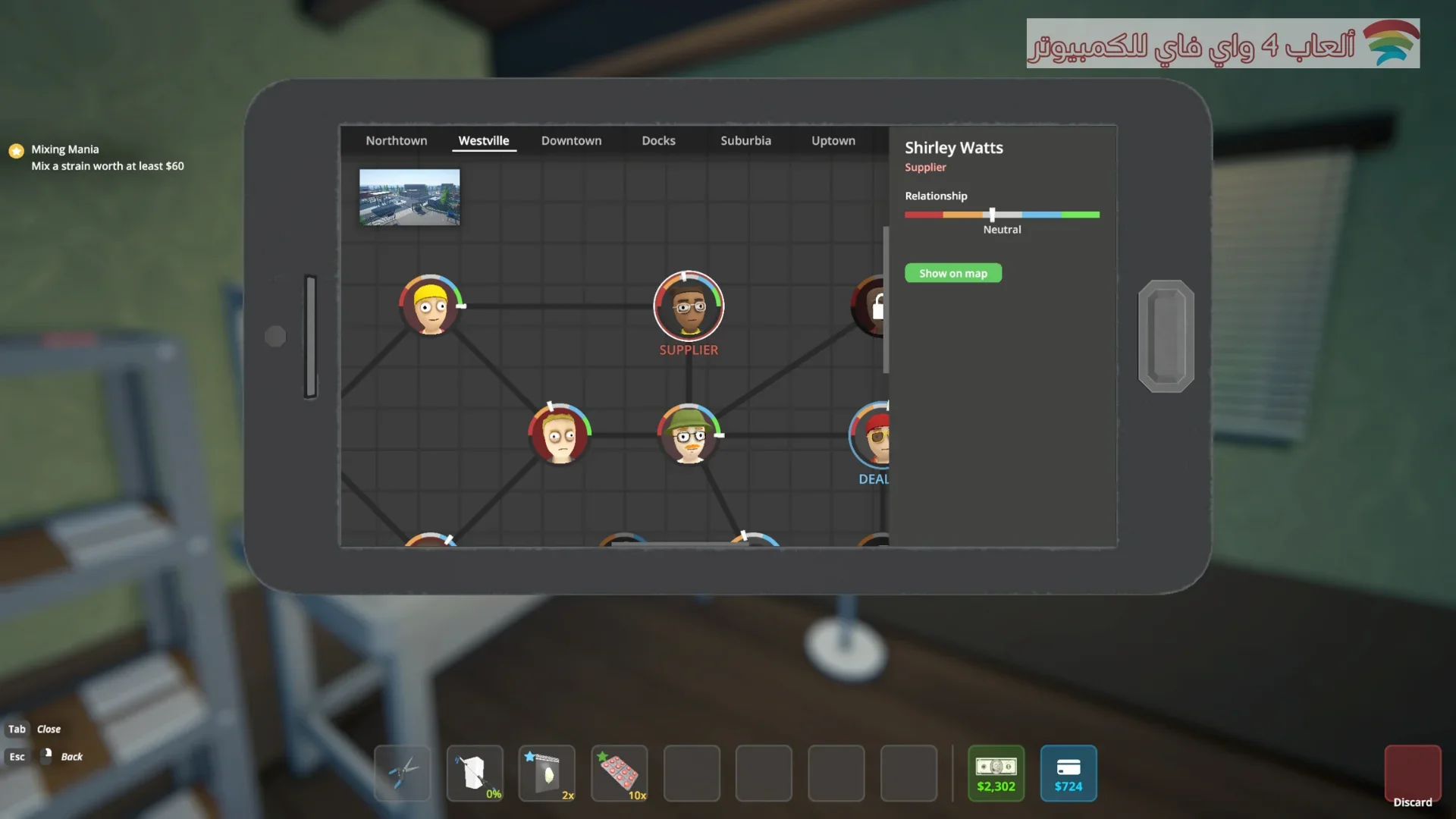The image size is (1456, 819).
Task: Select the white container hotbar slot
Action: pyautogui.click(x=475, y=773)
